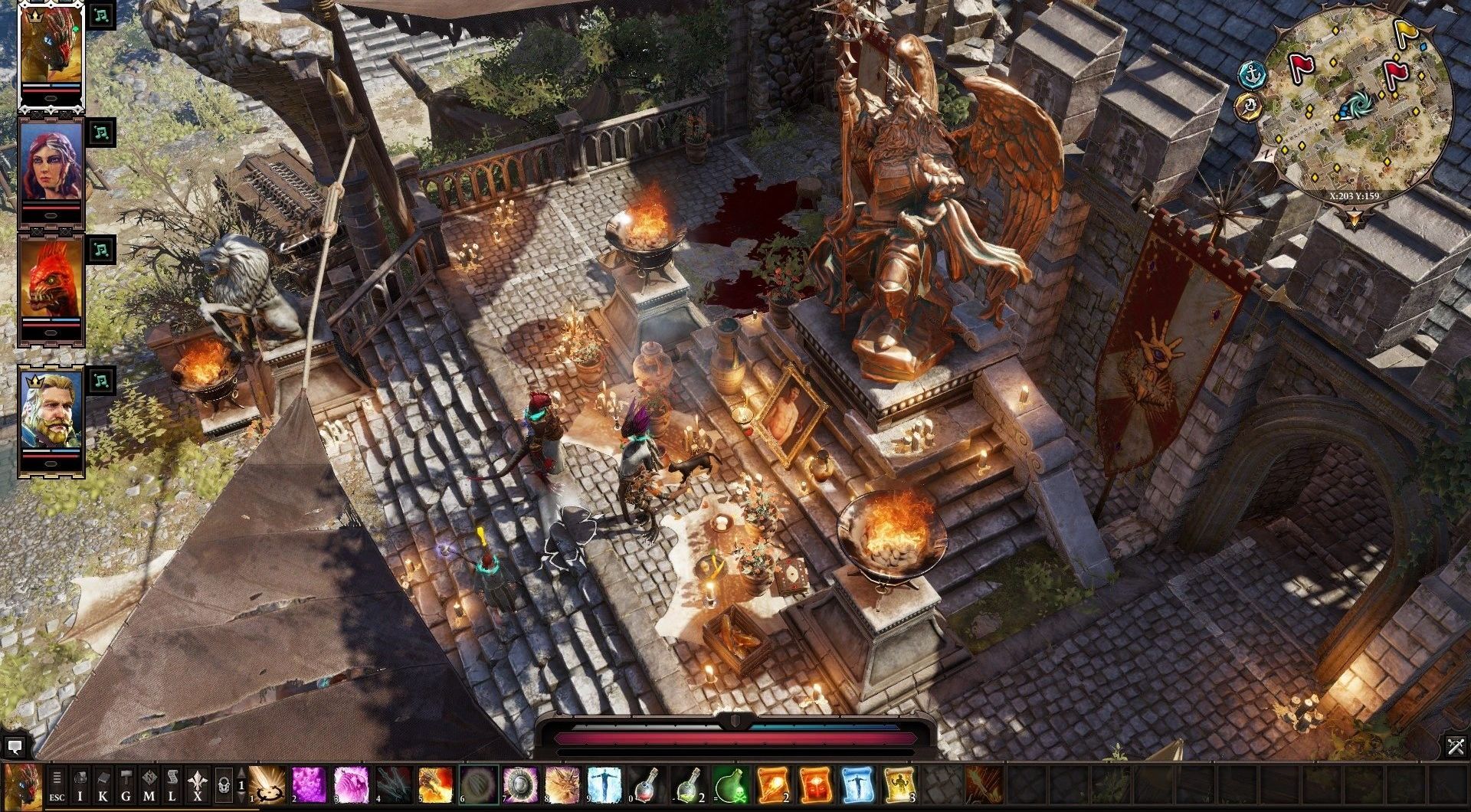Select the red lizard character portrait at top
The image size is (1471, 812).
51,47
